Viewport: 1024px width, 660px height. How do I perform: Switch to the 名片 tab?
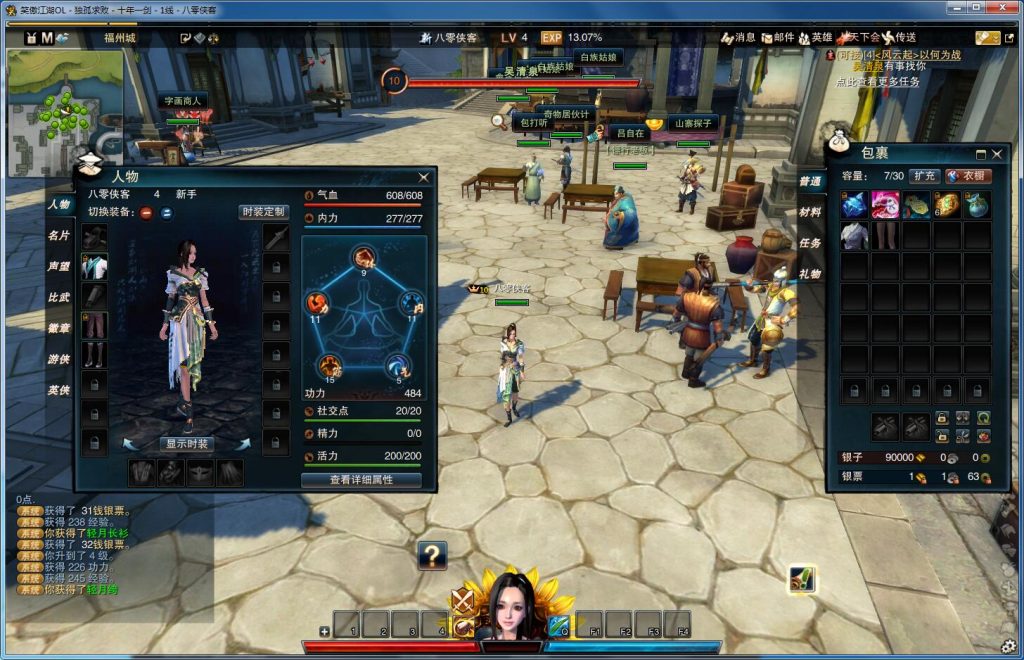pyautogui.click(x=59, y=235)
